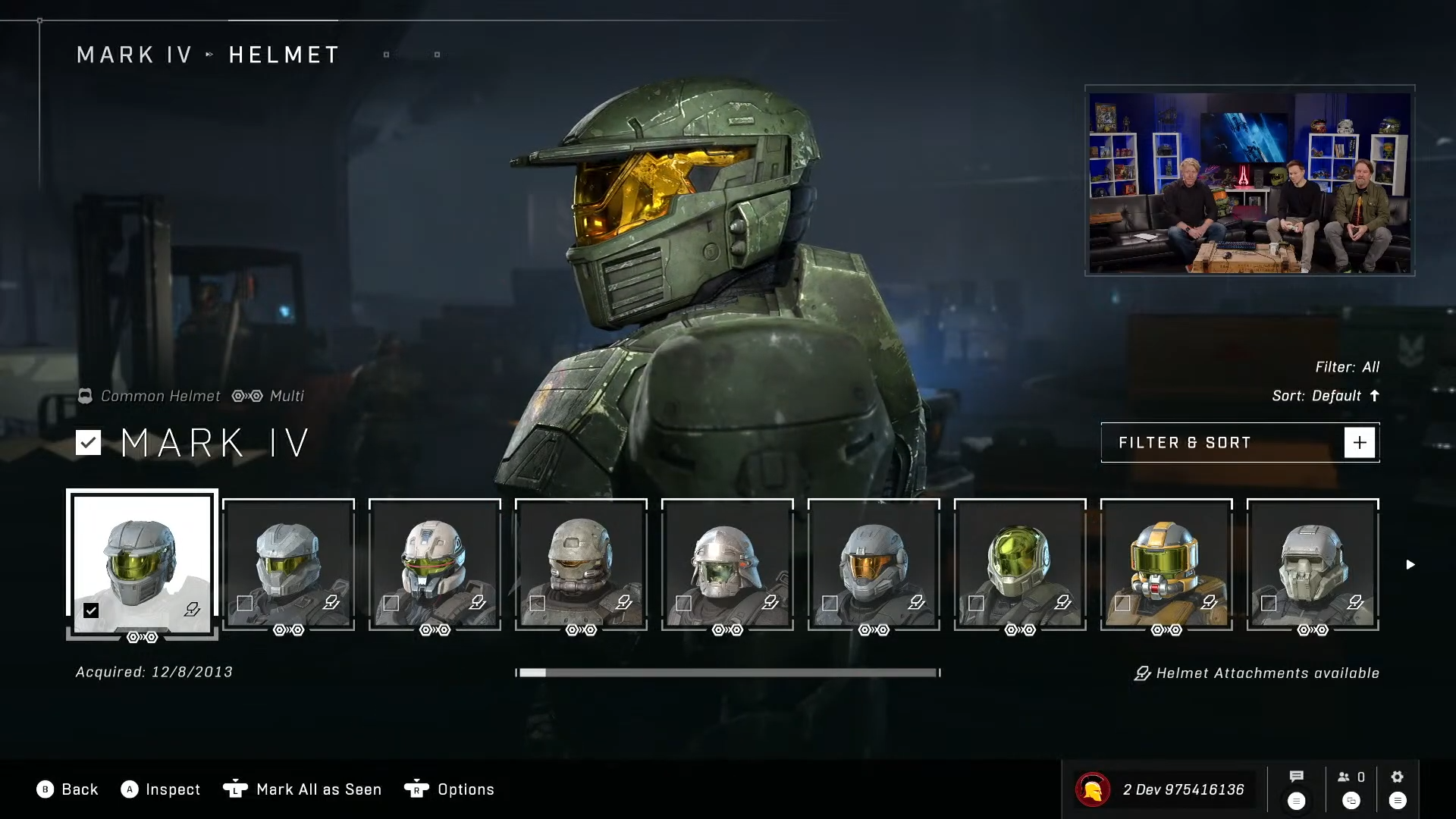Open the settings gear icon

click(1397, 777)
